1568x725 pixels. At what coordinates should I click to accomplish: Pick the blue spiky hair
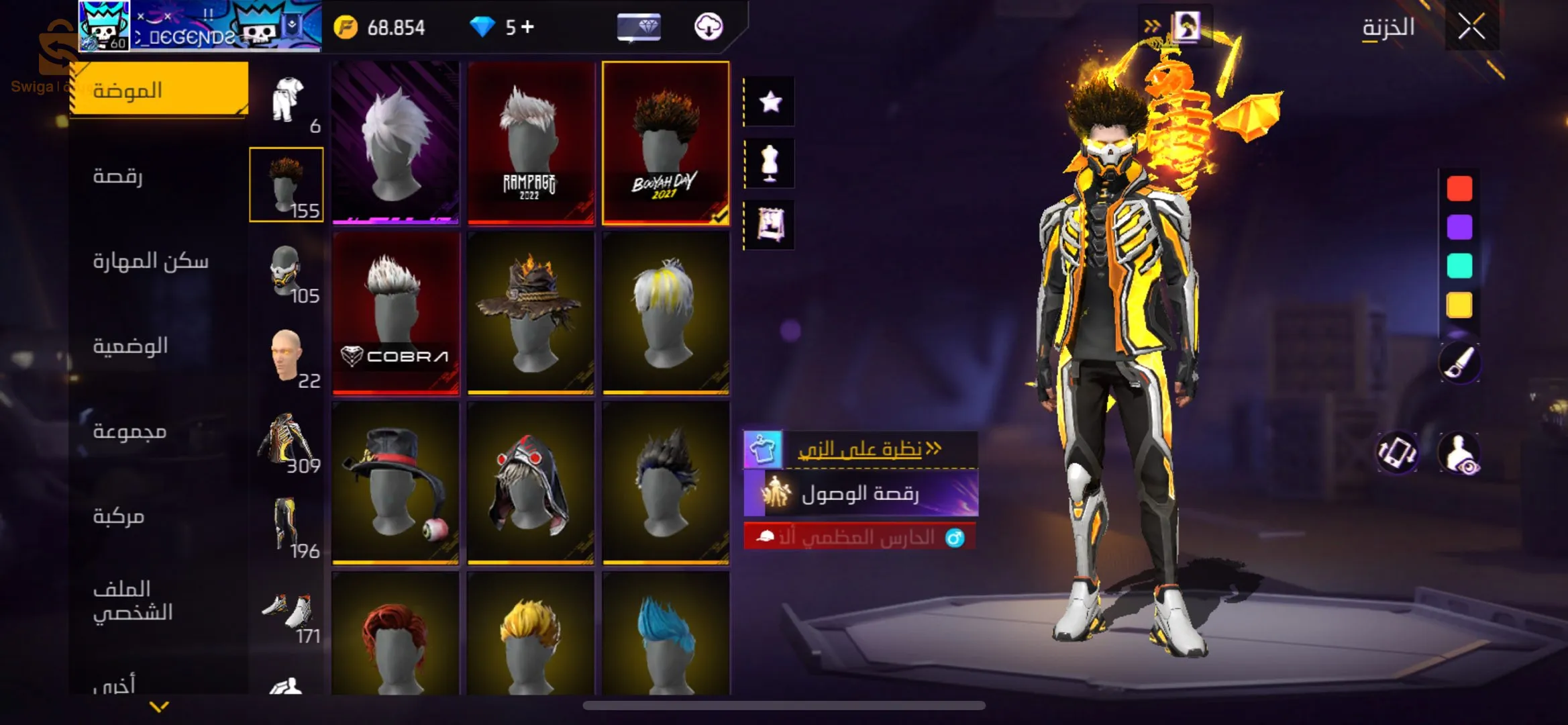(666, 634)
